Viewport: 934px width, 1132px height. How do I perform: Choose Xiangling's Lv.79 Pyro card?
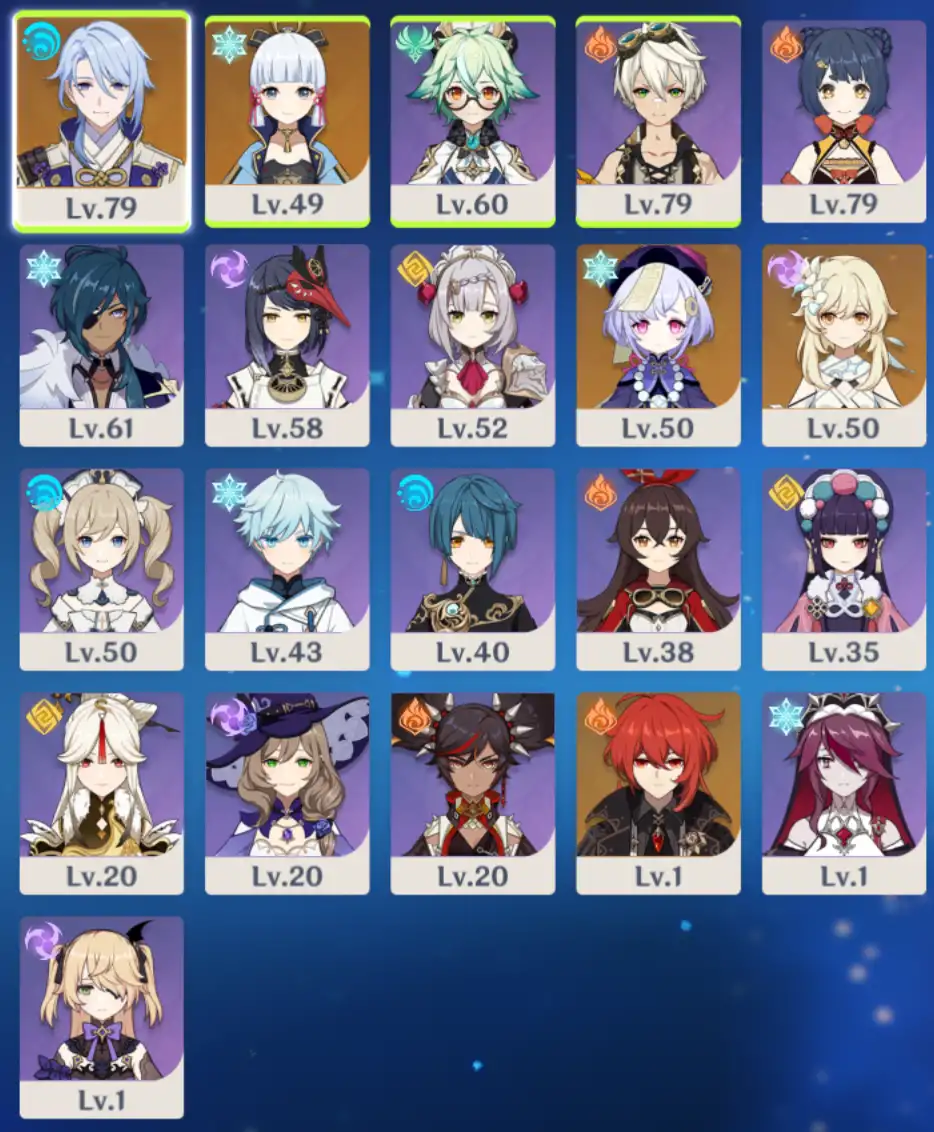pos(844,118)
